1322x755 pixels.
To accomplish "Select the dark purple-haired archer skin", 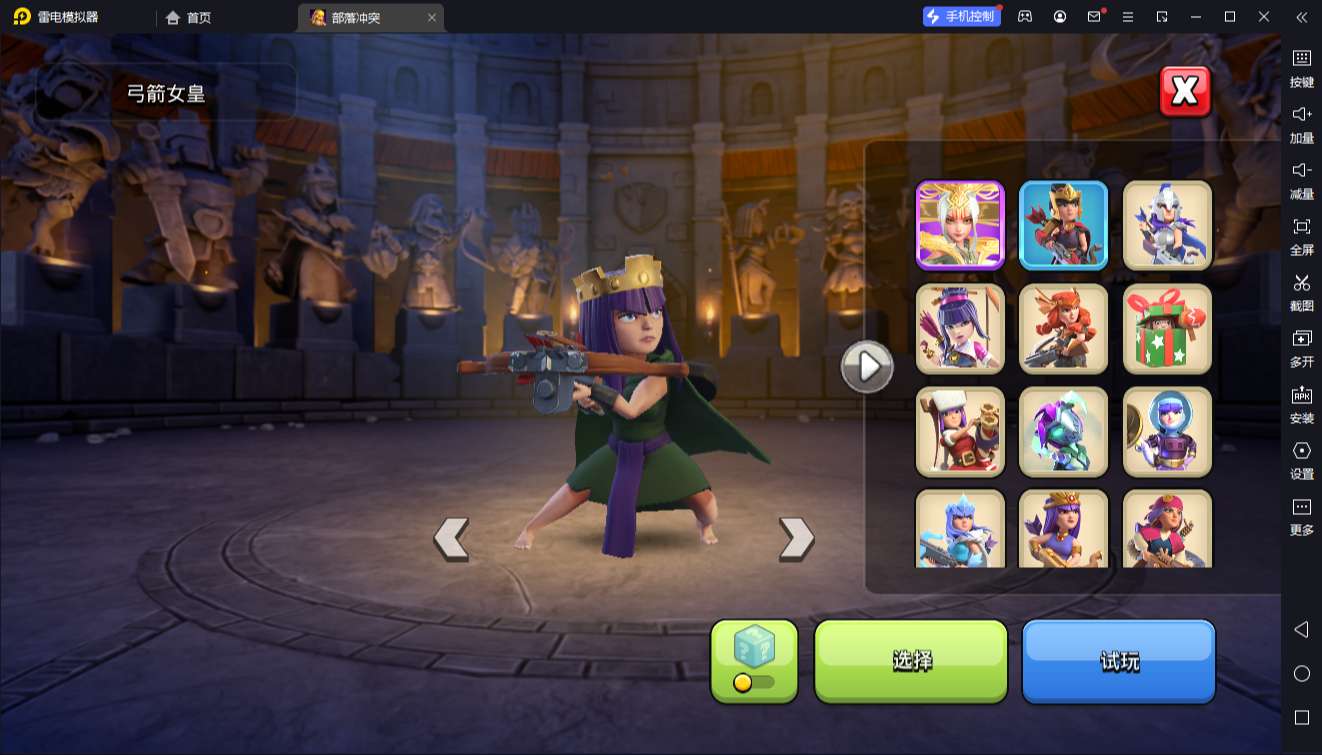I will [x=960, y=329].
